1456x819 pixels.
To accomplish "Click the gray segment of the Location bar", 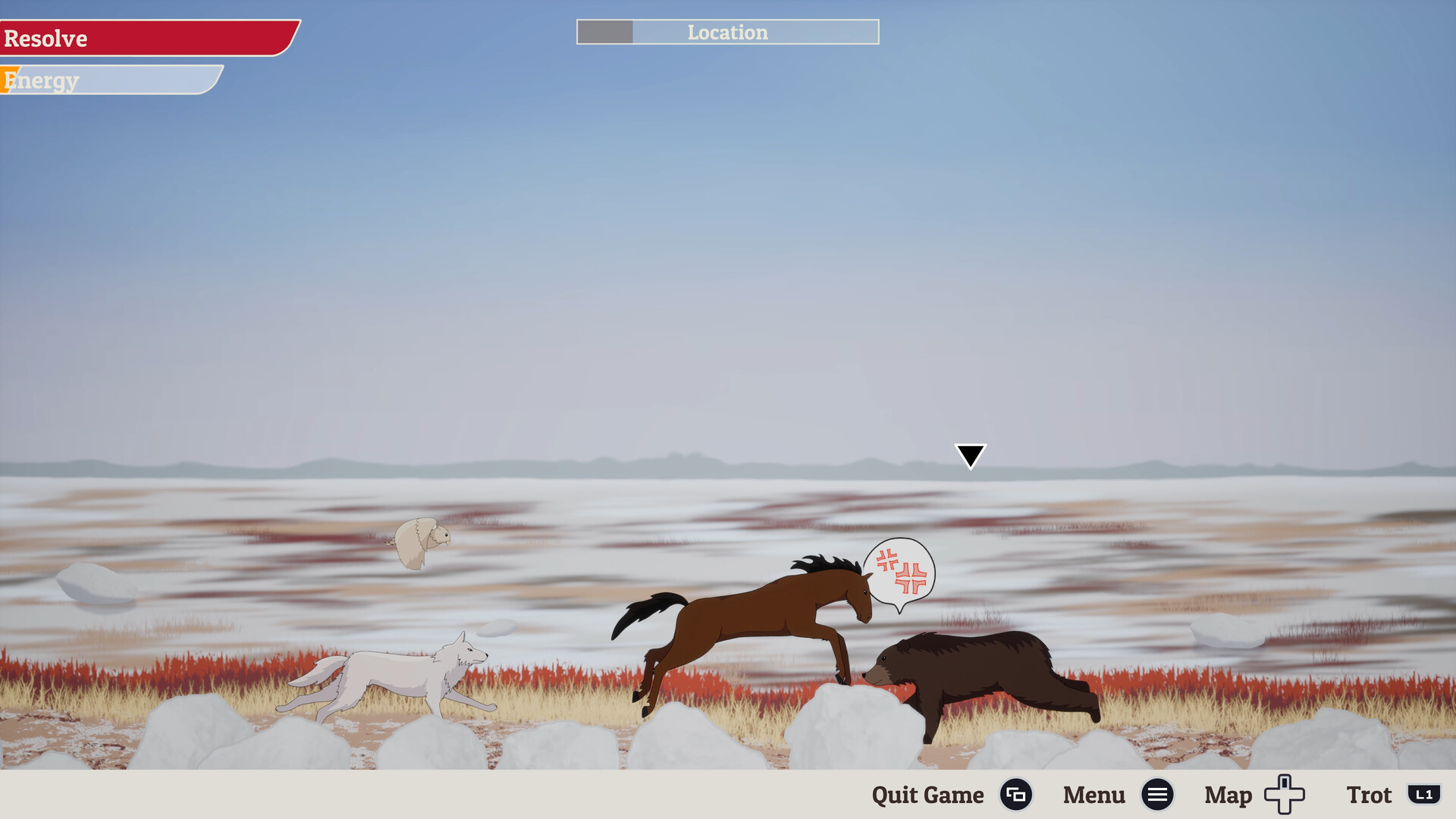I will coord(604,33).
